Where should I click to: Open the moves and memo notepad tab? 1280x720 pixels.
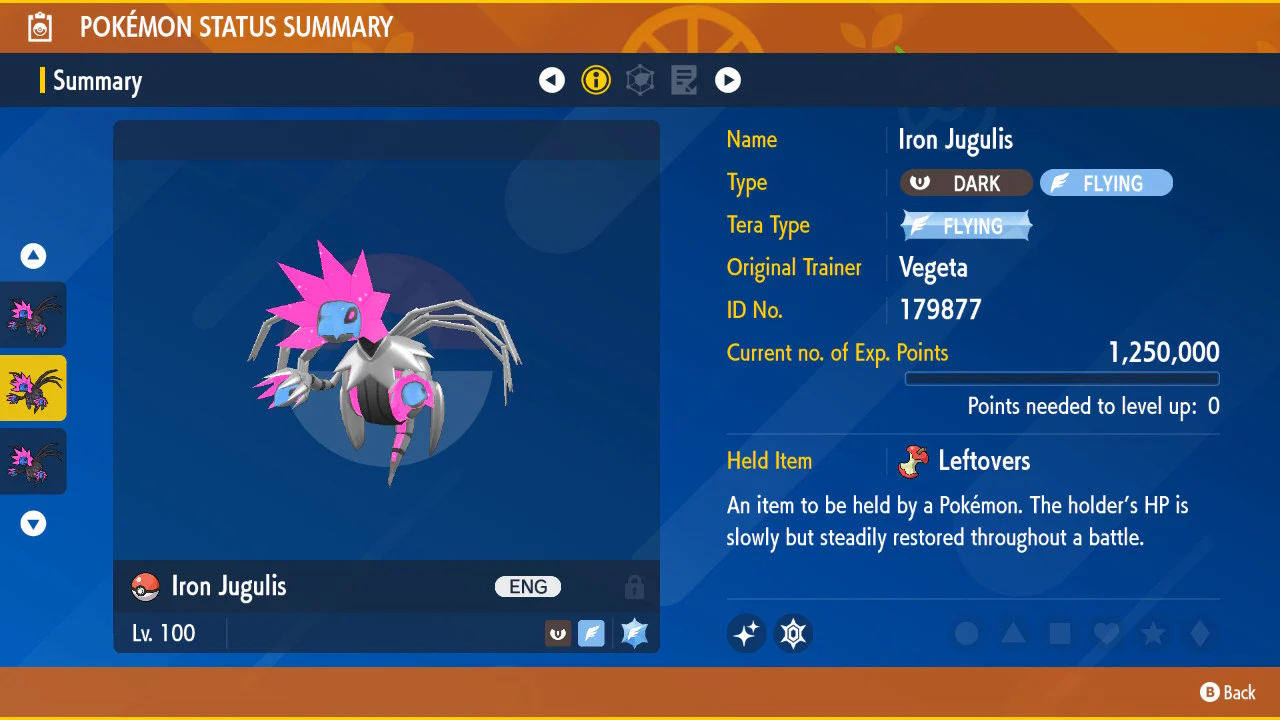pos(684,80)
